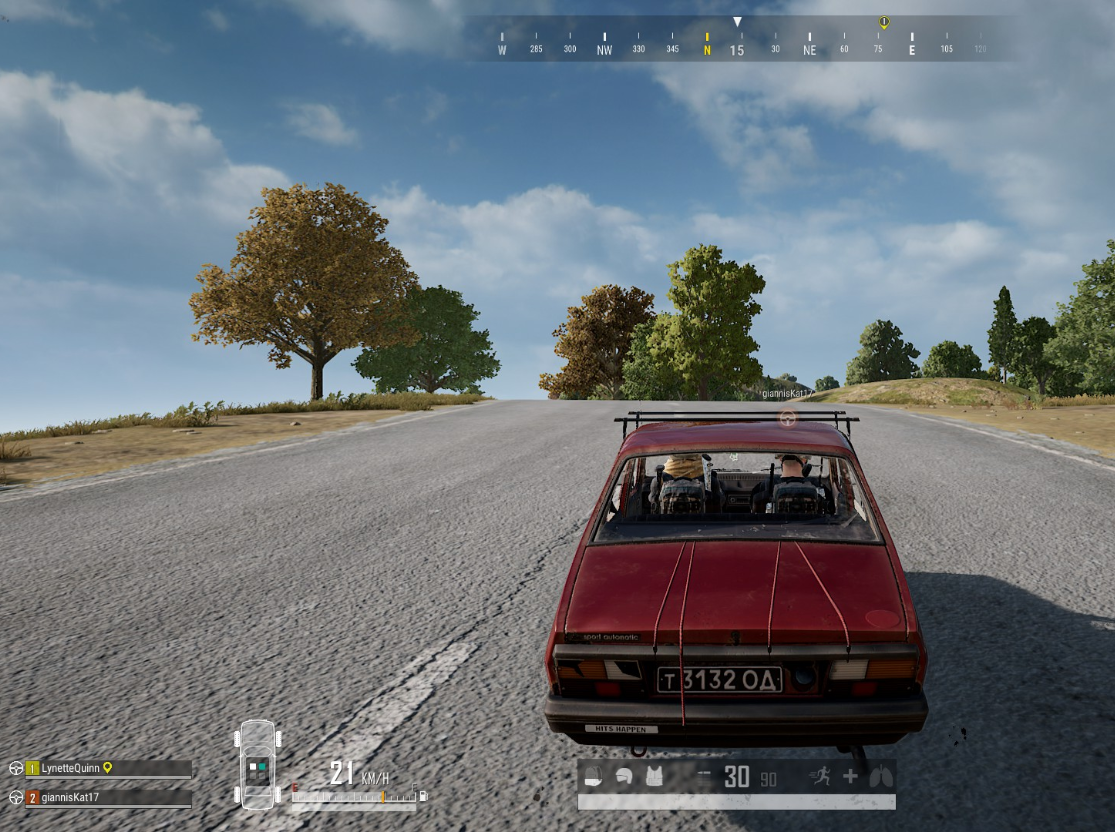The height and width of the screenshot is (832, 1115).
Task: Click the yellow waypoint marker on the compass
Action: [x=883, y=22]
